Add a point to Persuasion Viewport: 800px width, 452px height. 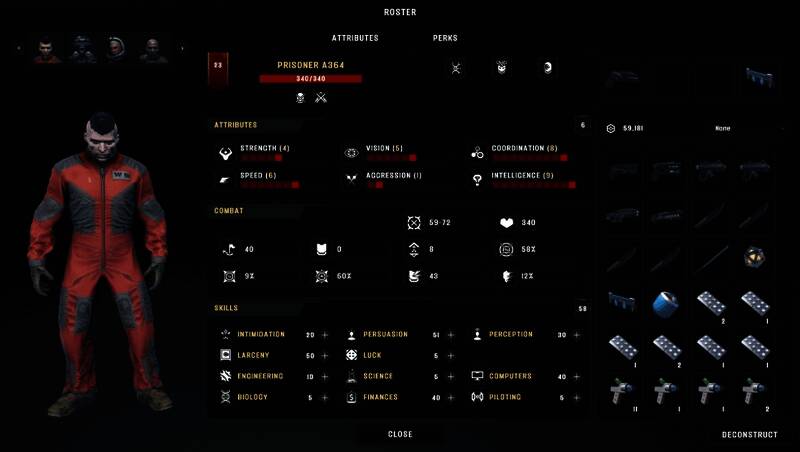(450, 334)
